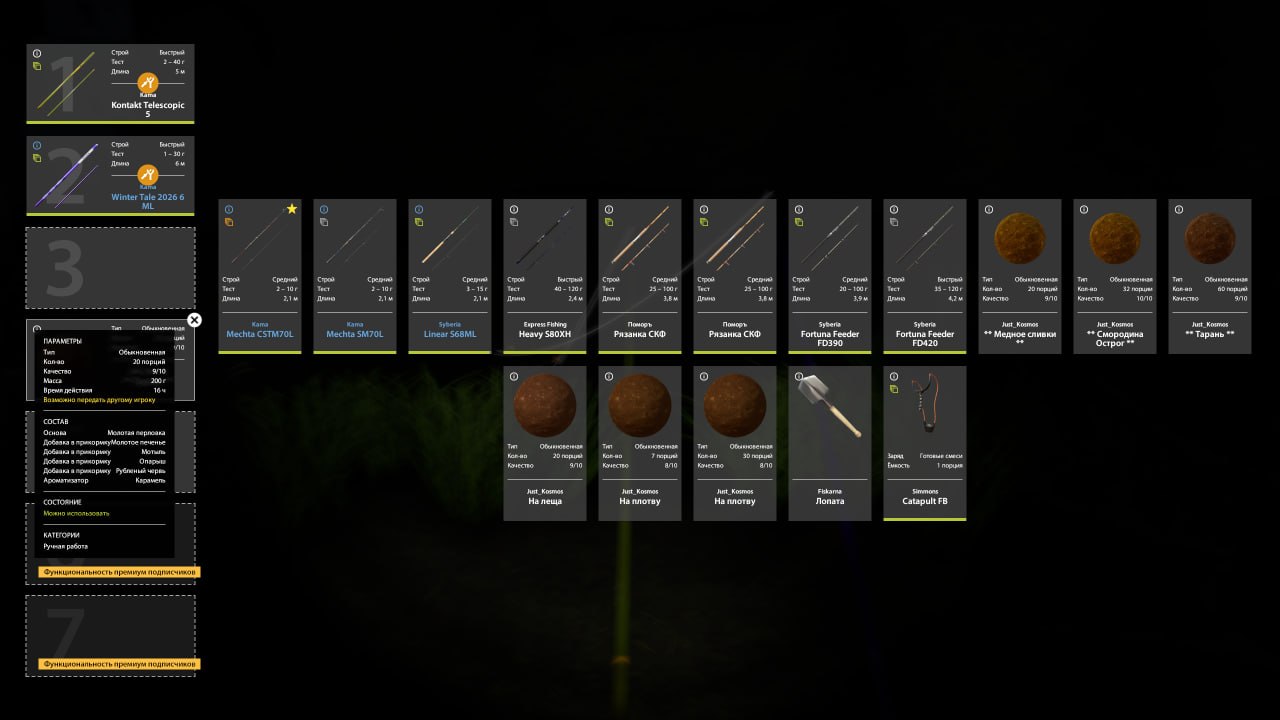The width and height of the screenshot is (1280, 720).
Task: Close the bait parameters tooltip
Action: click(x=194, y=320)
